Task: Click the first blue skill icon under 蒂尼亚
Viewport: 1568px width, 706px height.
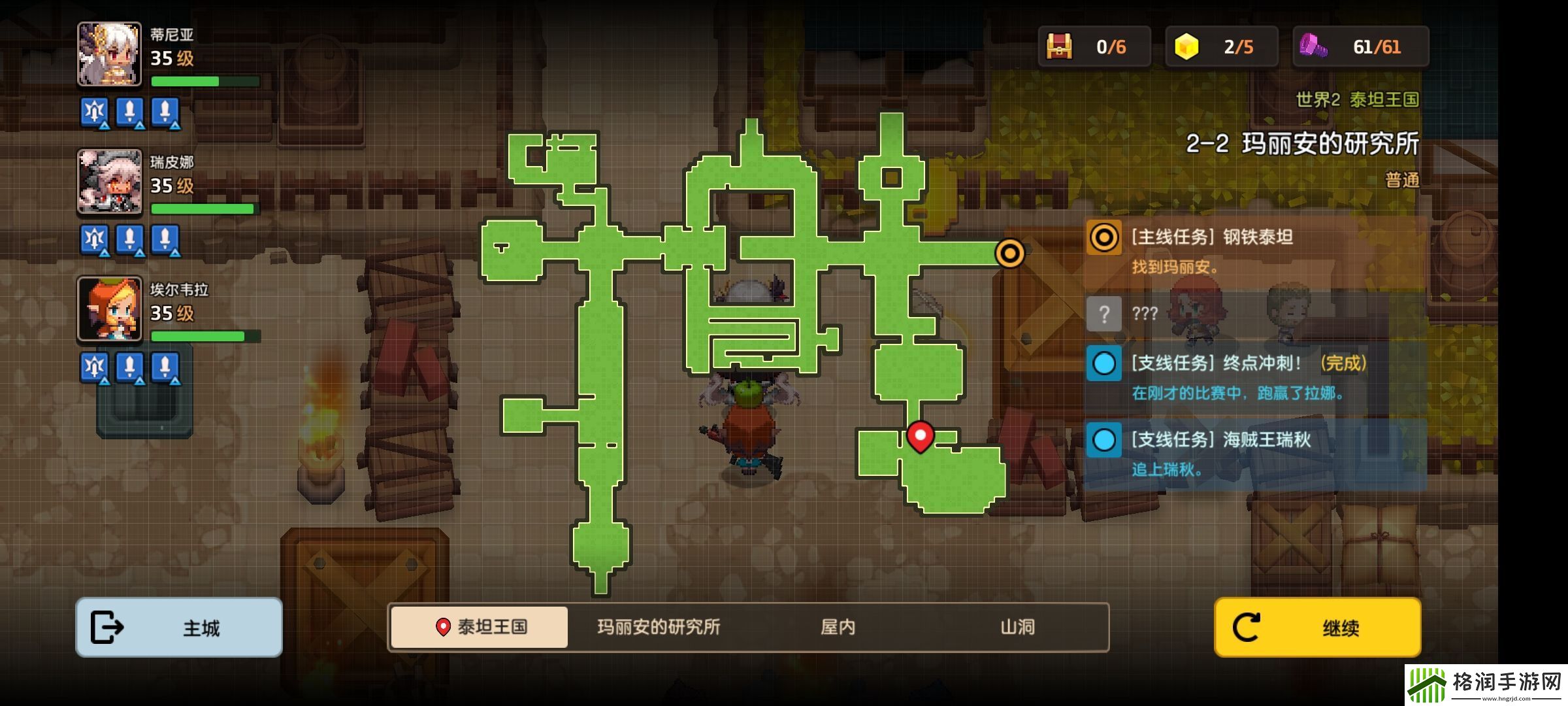Action: (x=94, y=112)
